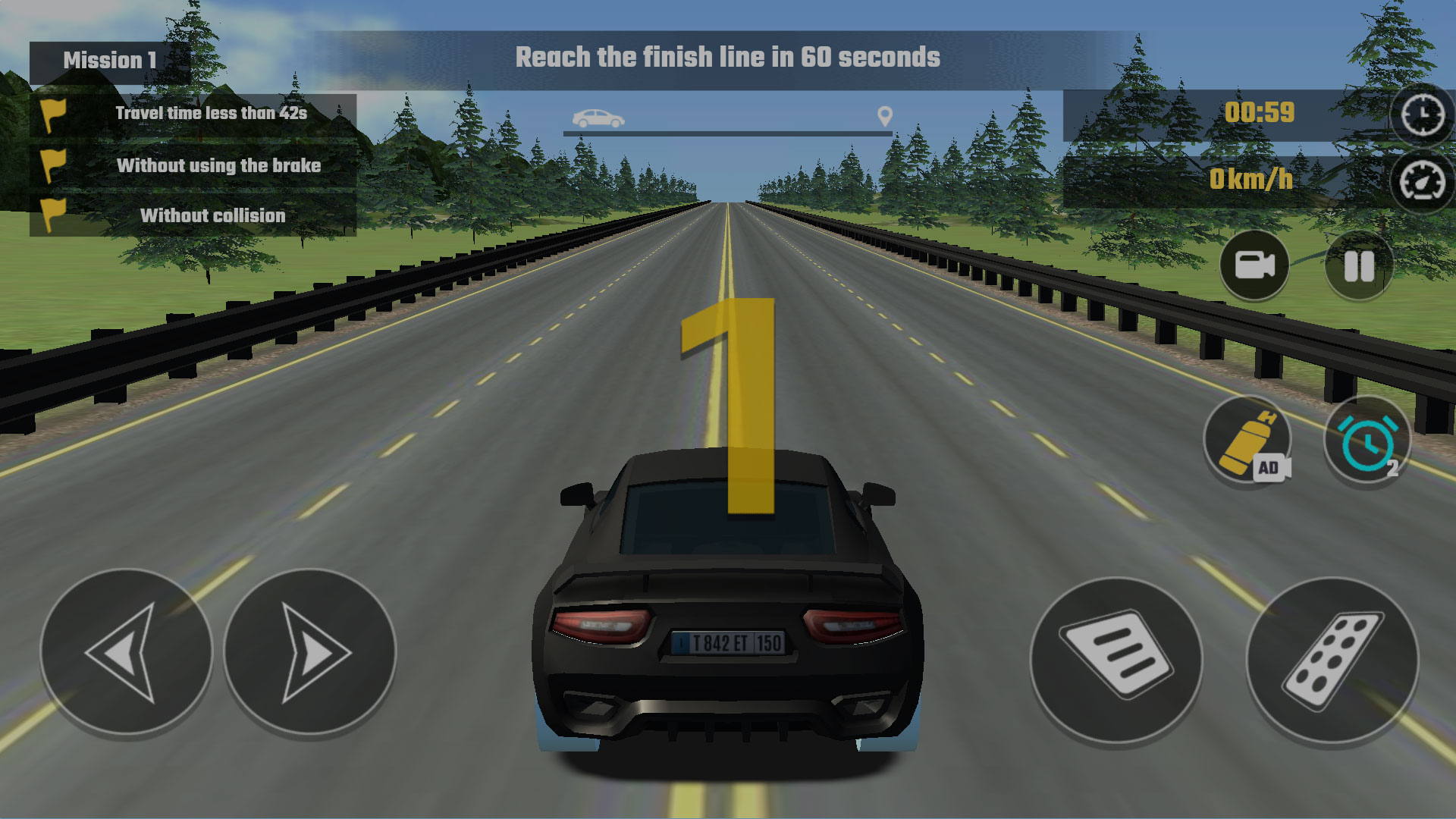The width and height of the screenshot is (1456, 819).
Task: Tap the camera view switch icon
Action: (1255, 266)
